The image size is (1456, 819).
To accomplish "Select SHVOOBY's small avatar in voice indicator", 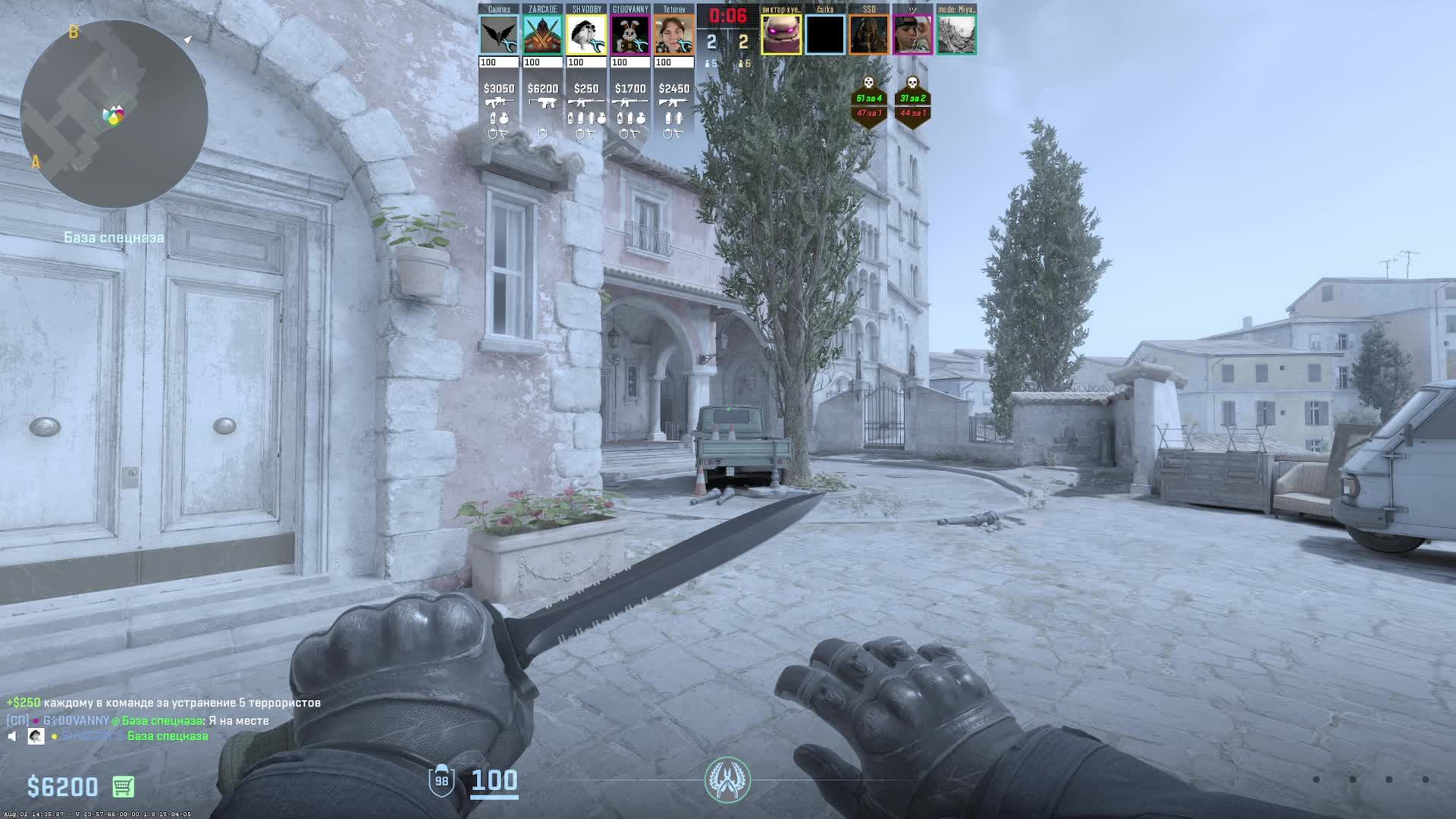I will (36, 736).
